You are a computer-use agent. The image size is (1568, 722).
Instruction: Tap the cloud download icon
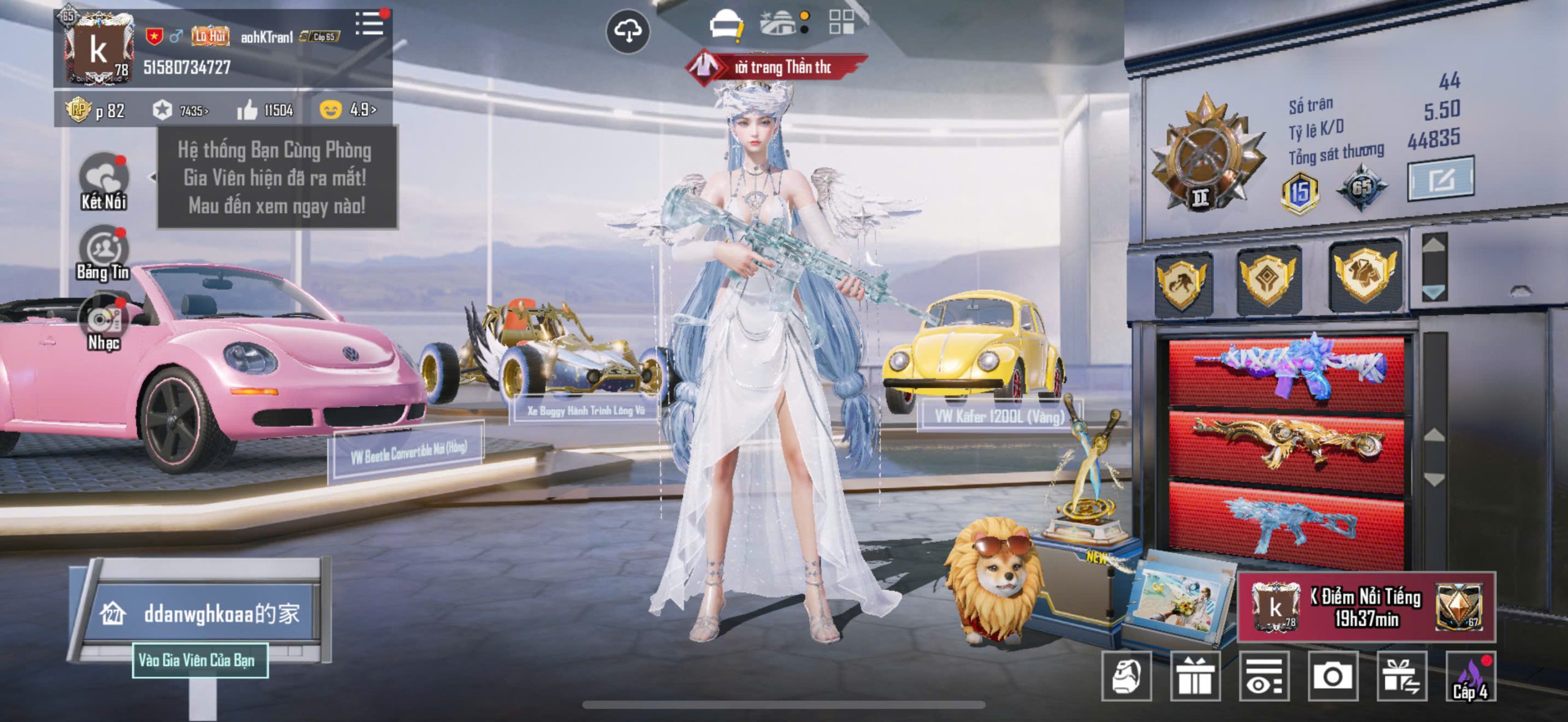[628, 31]
